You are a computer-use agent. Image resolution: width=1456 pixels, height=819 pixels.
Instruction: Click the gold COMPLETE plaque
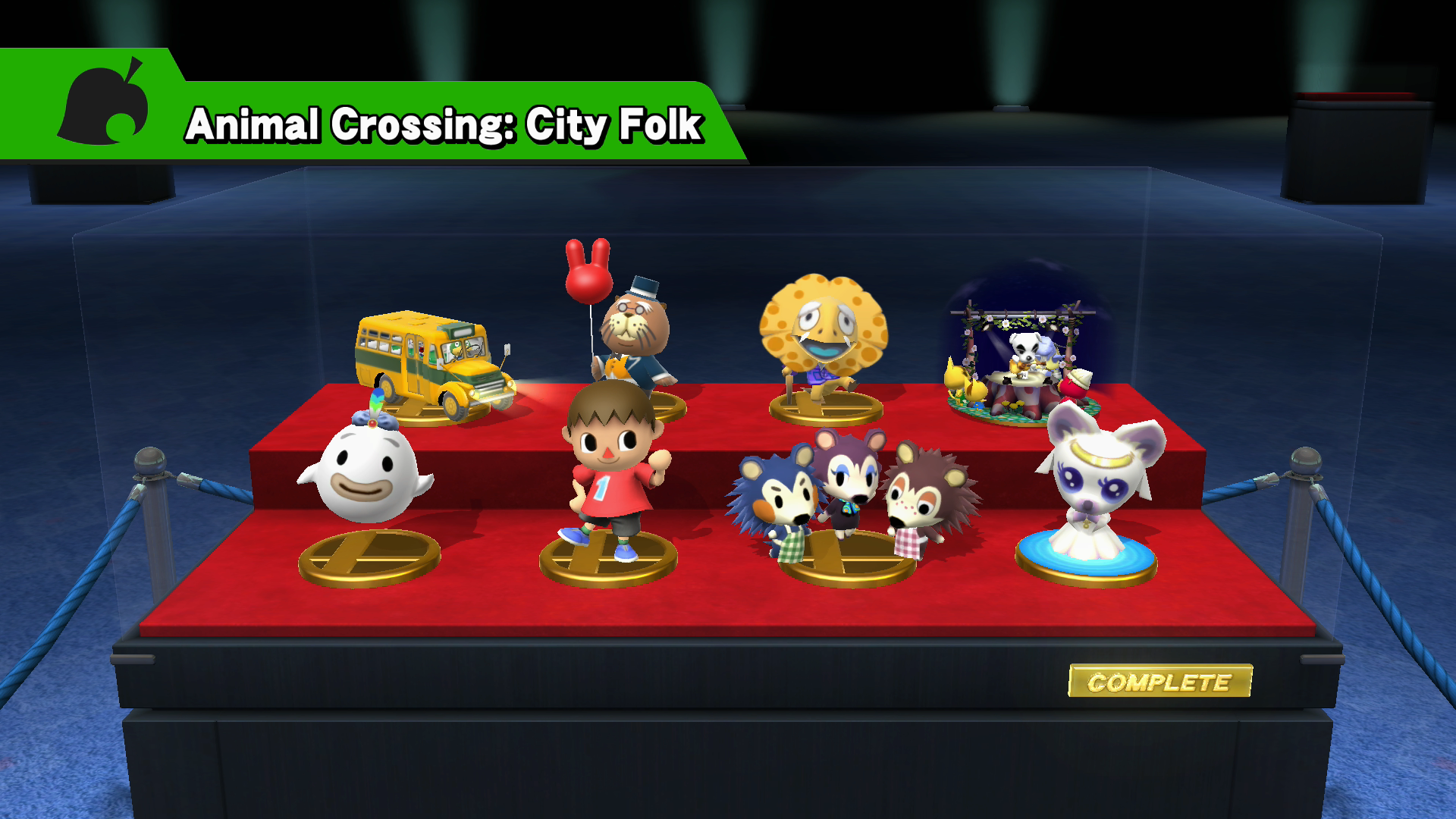[1159, 682]
